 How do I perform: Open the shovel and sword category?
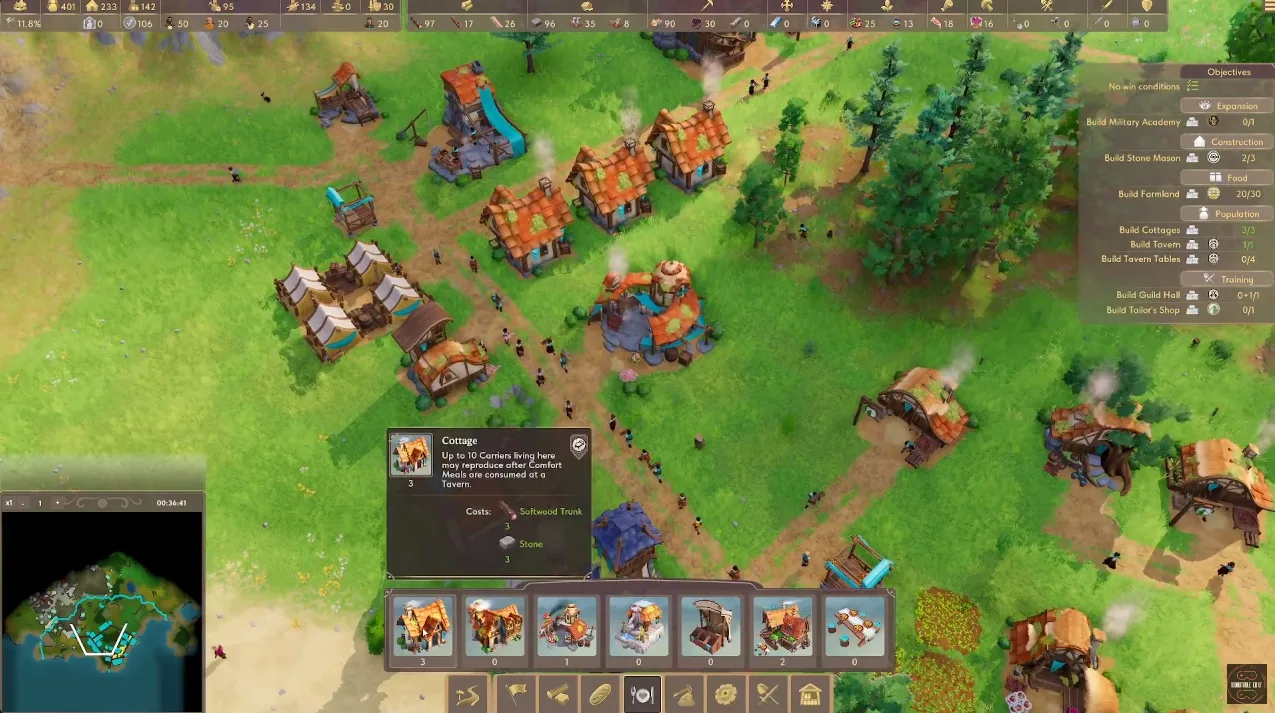point(767,693)
